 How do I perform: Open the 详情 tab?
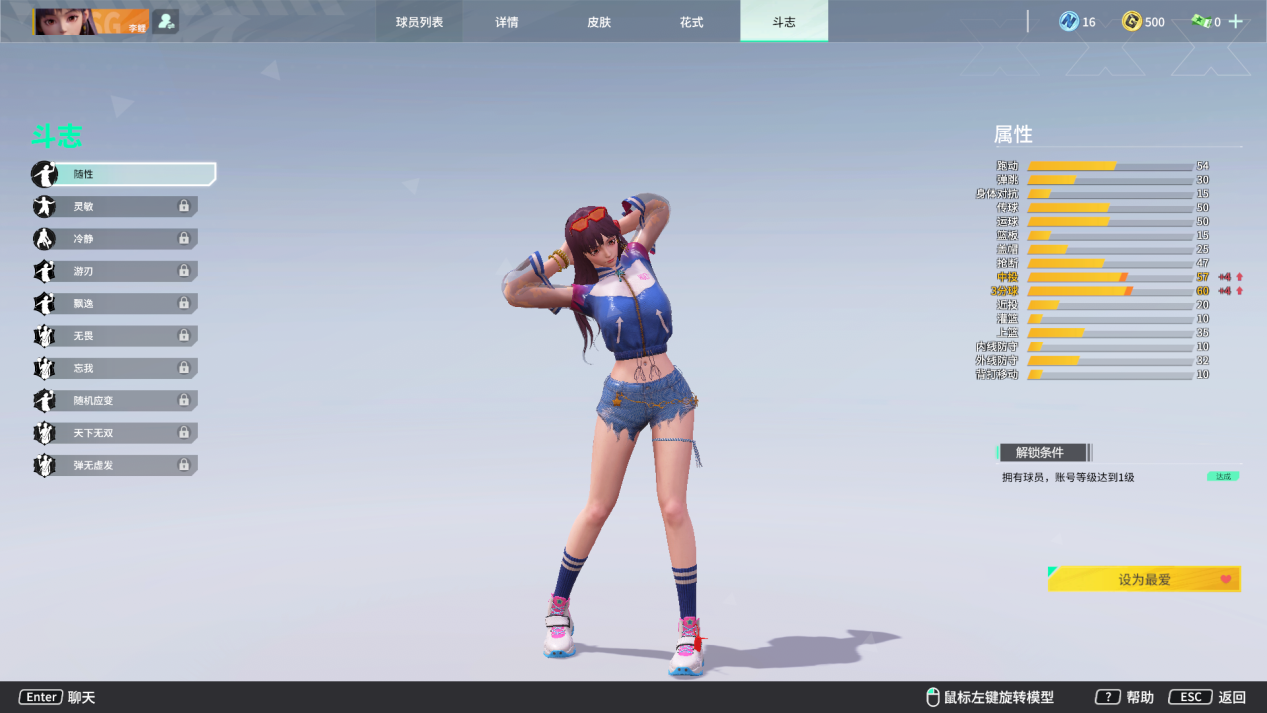click(x=507, y=22)
